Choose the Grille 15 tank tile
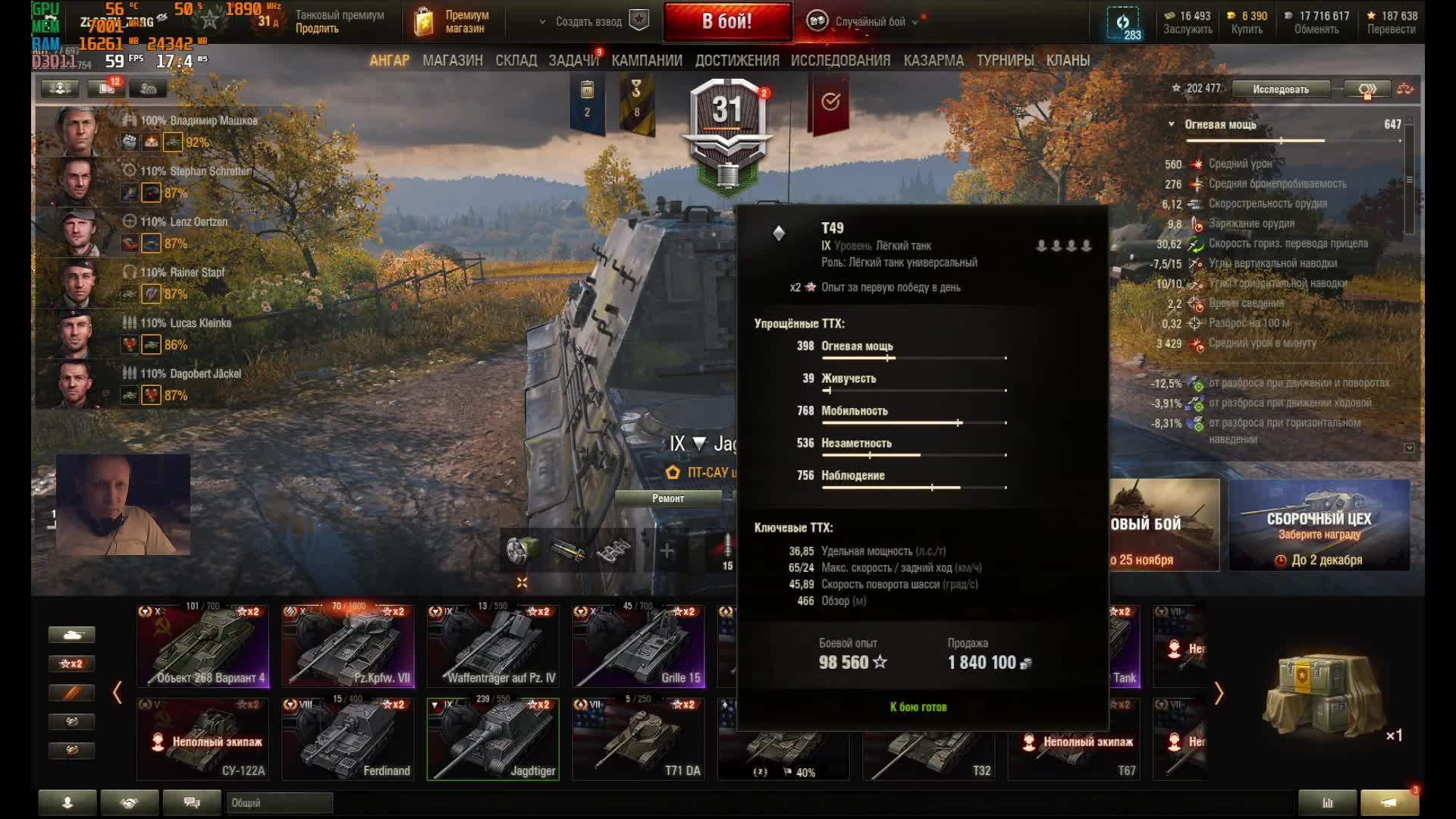This screenshot has width=1456, height=819. 638,646
